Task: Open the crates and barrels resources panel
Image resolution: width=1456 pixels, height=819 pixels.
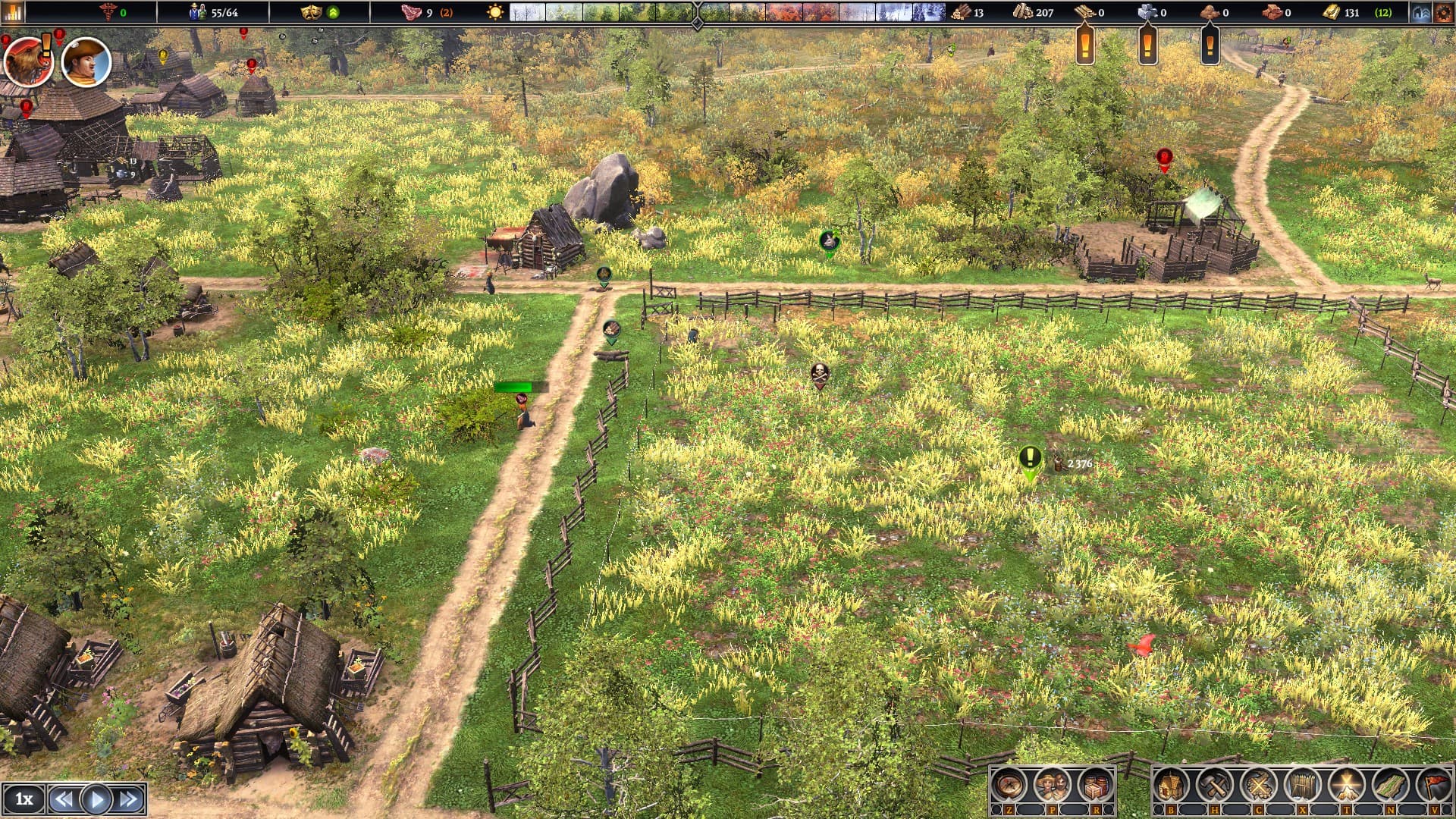Action: 1095,786
